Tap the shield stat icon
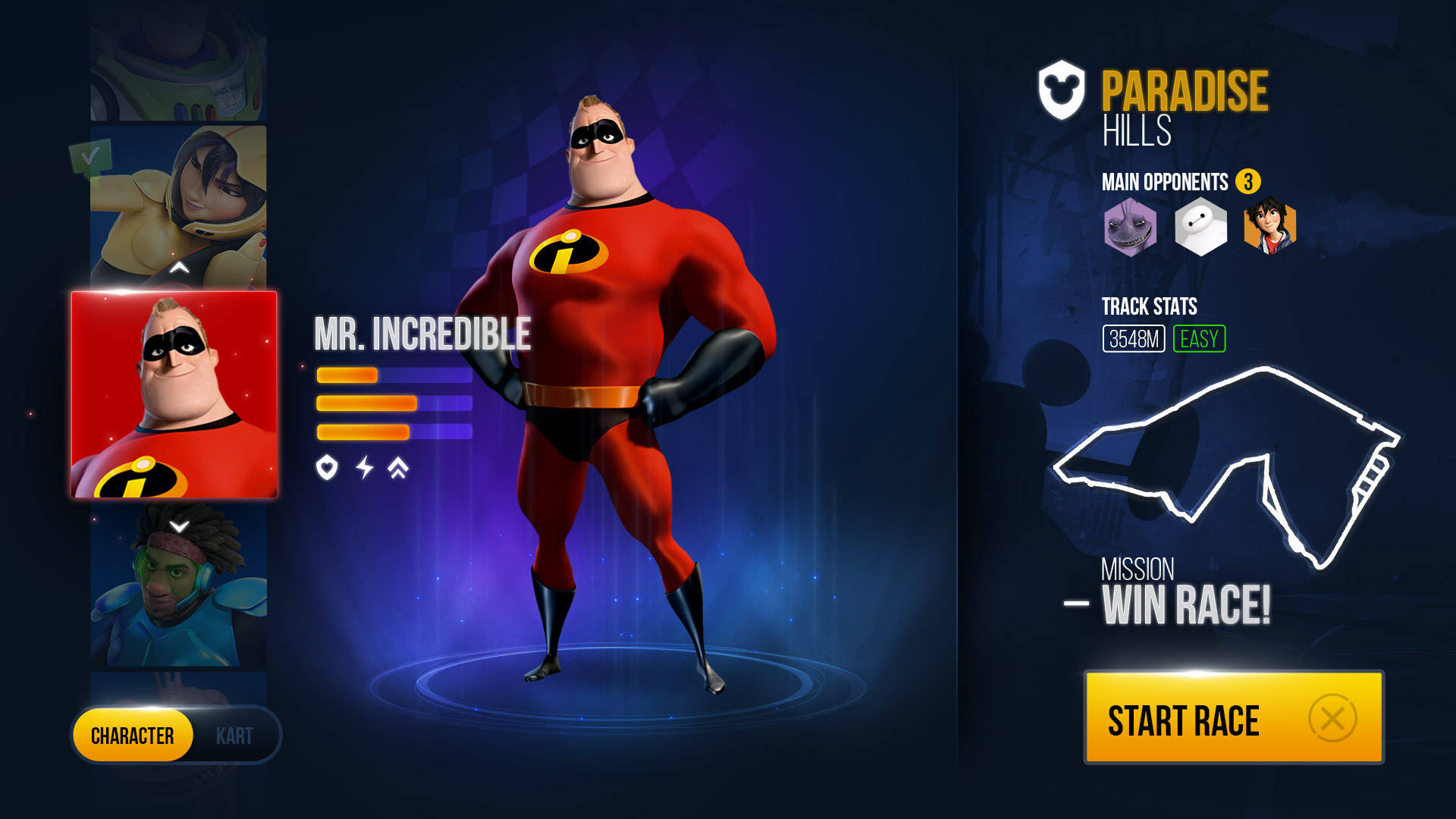Image resolution: width=1456 pixels, height=819 pixels. click(327, 467)
